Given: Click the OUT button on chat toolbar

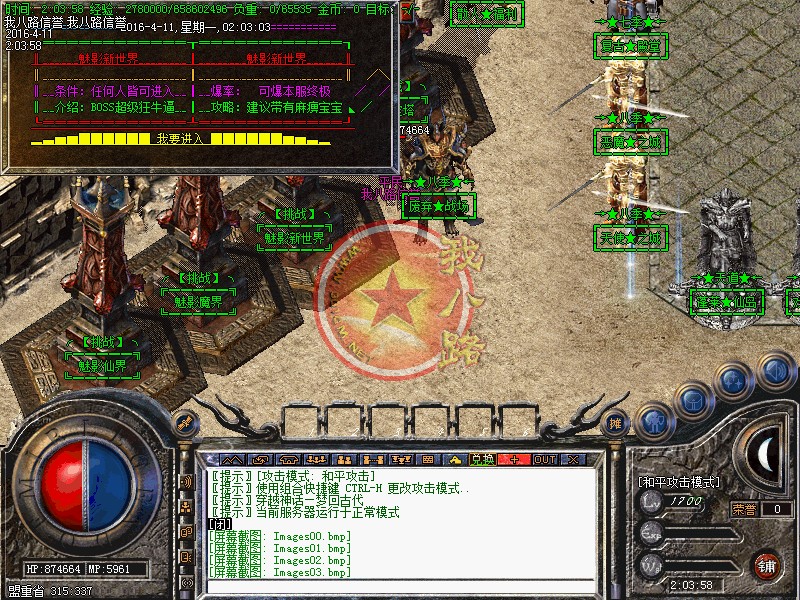Looking at the screenshot, I should [544, 459].
